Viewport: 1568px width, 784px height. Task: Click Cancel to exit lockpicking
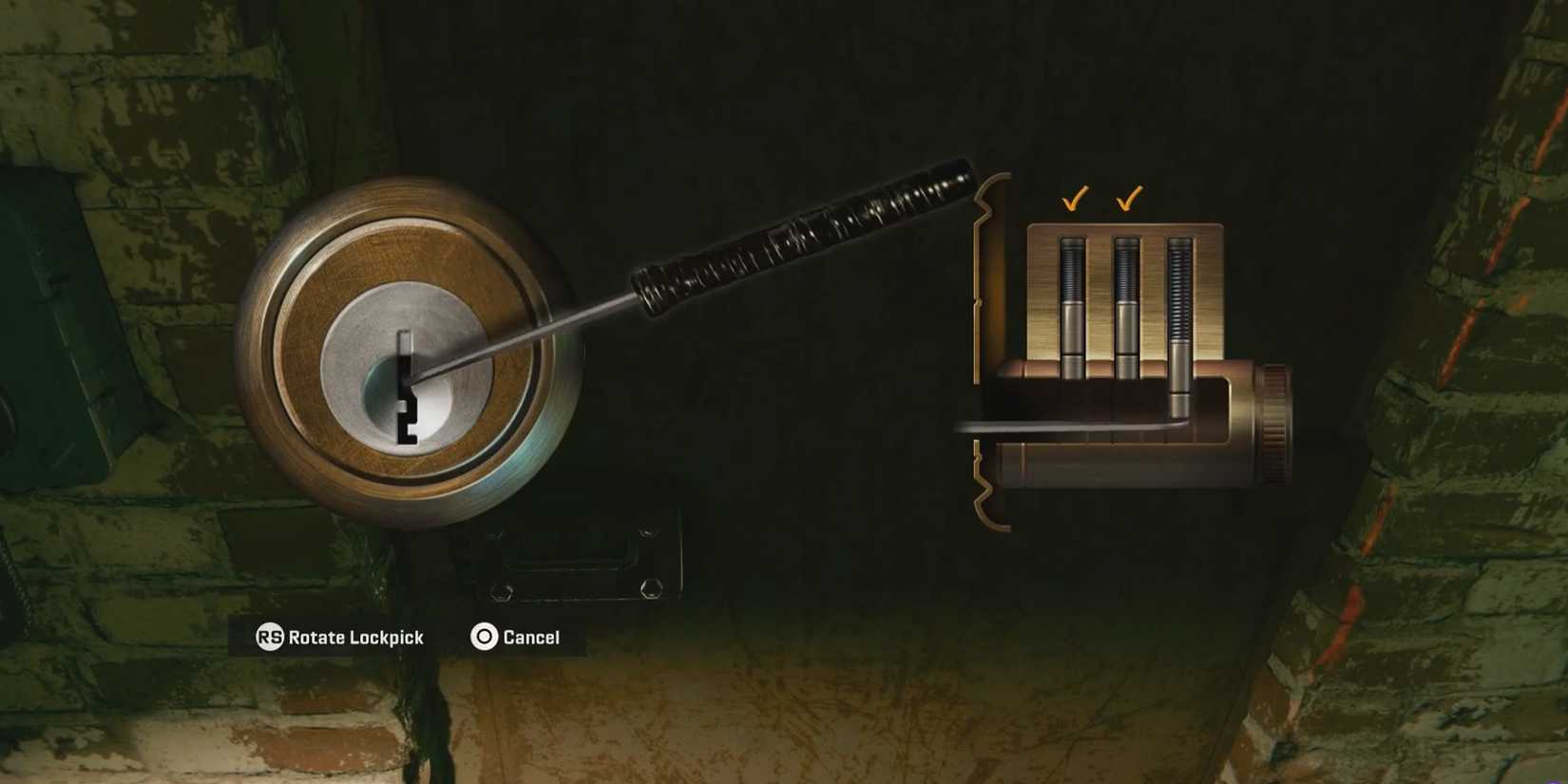(x=513, y=638)
